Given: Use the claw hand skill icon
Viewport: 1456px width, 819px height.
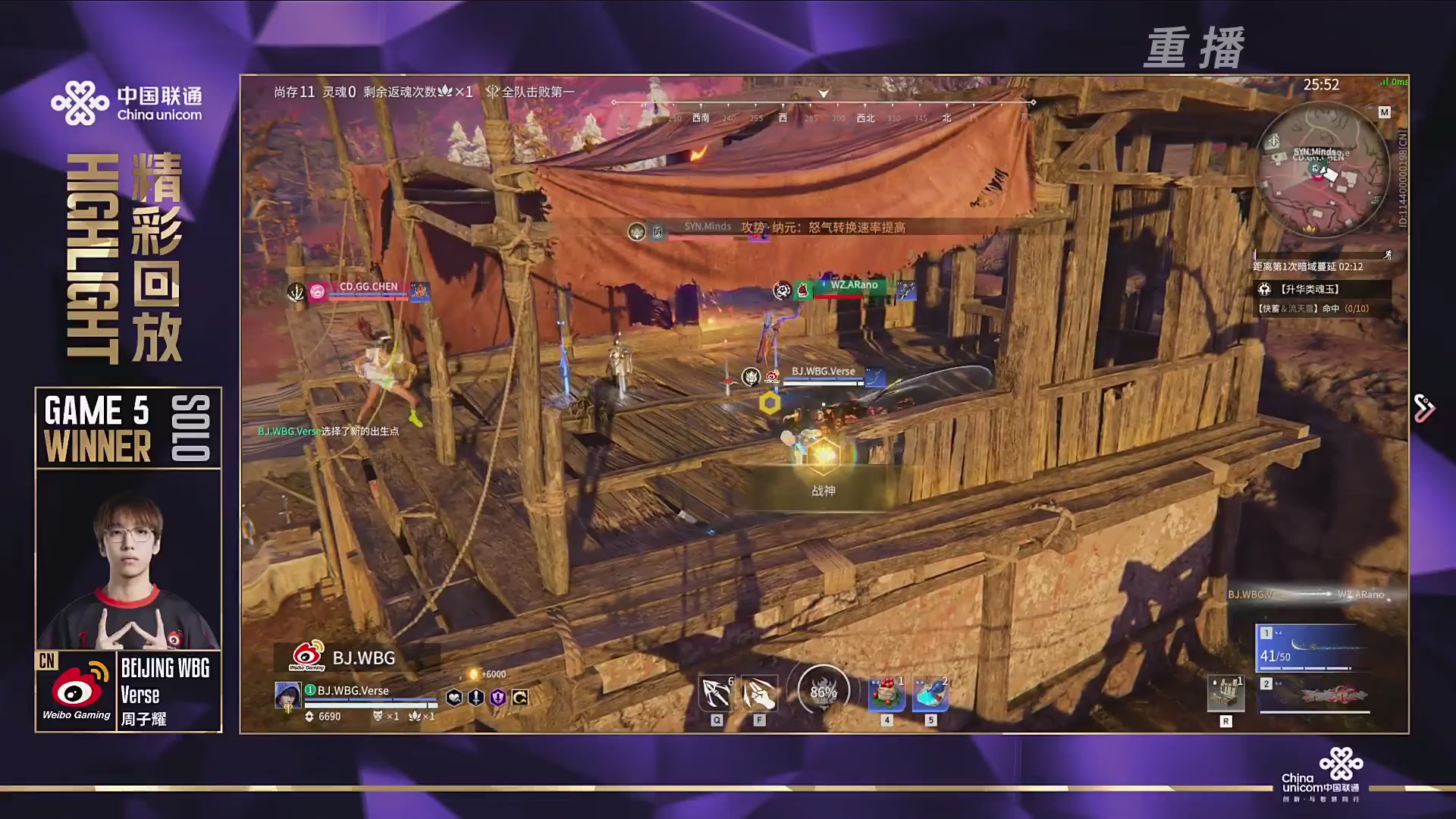Looking at the screenshot, I should pos(759,693).
